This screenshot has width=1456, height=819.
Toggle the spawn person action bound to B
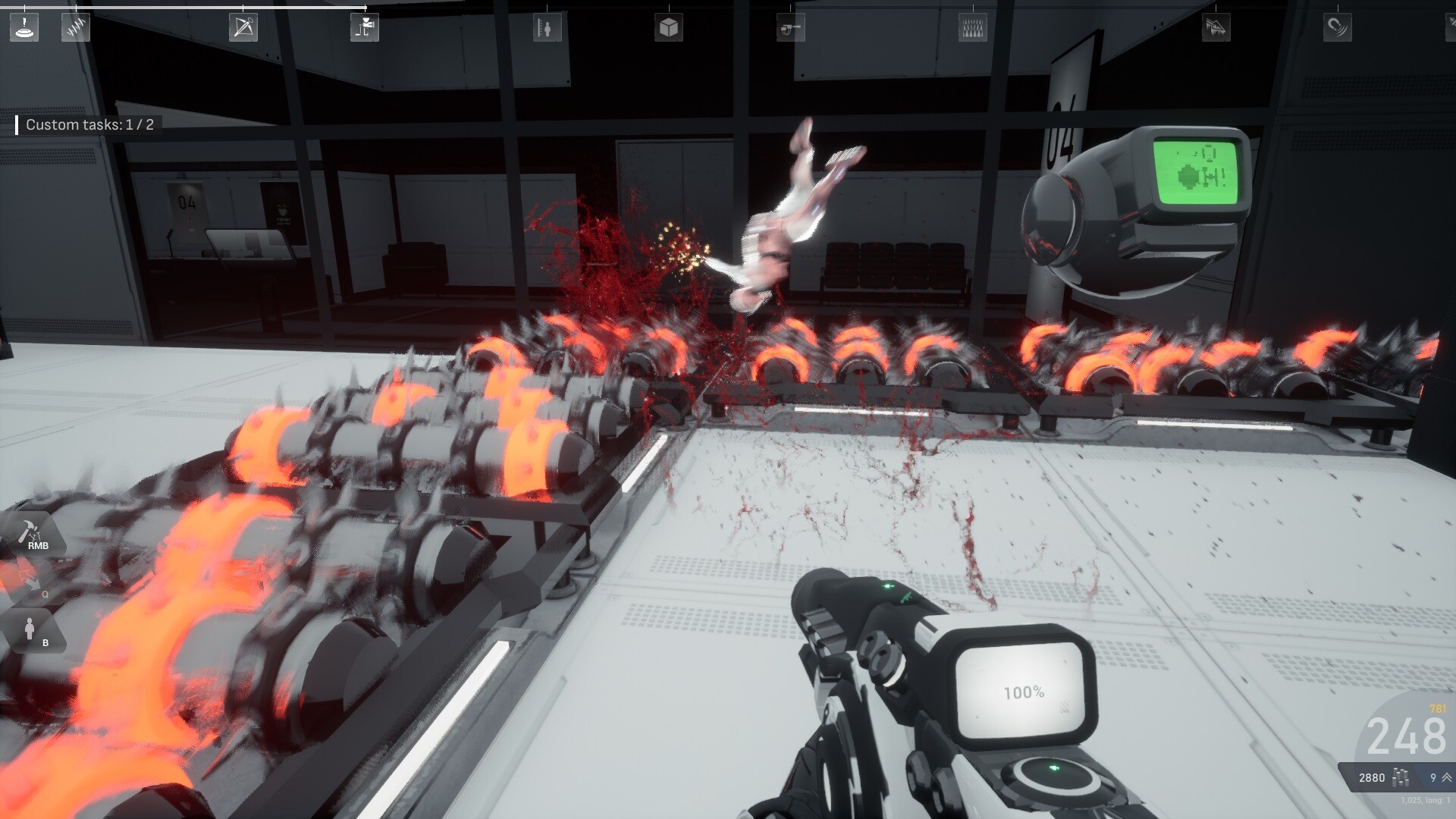(x=30, y=629)
